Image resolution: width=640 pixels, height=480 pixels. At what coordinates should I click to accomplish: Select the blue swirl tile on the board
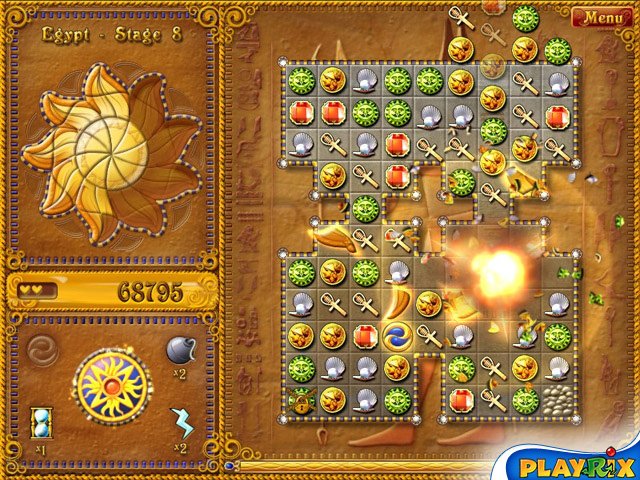[x=397, y=335]
